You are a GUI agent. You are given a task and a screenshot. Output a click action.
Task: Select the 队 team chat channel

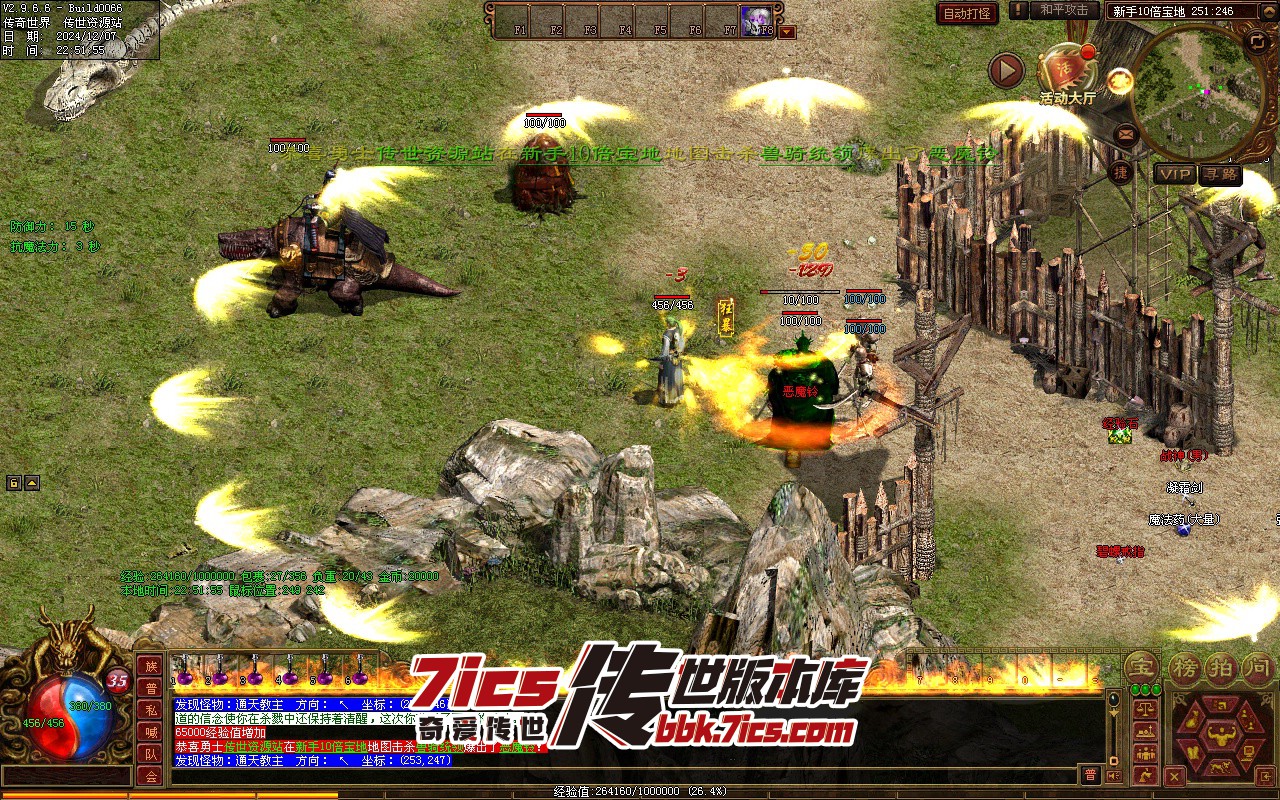[x=150, y=754]
